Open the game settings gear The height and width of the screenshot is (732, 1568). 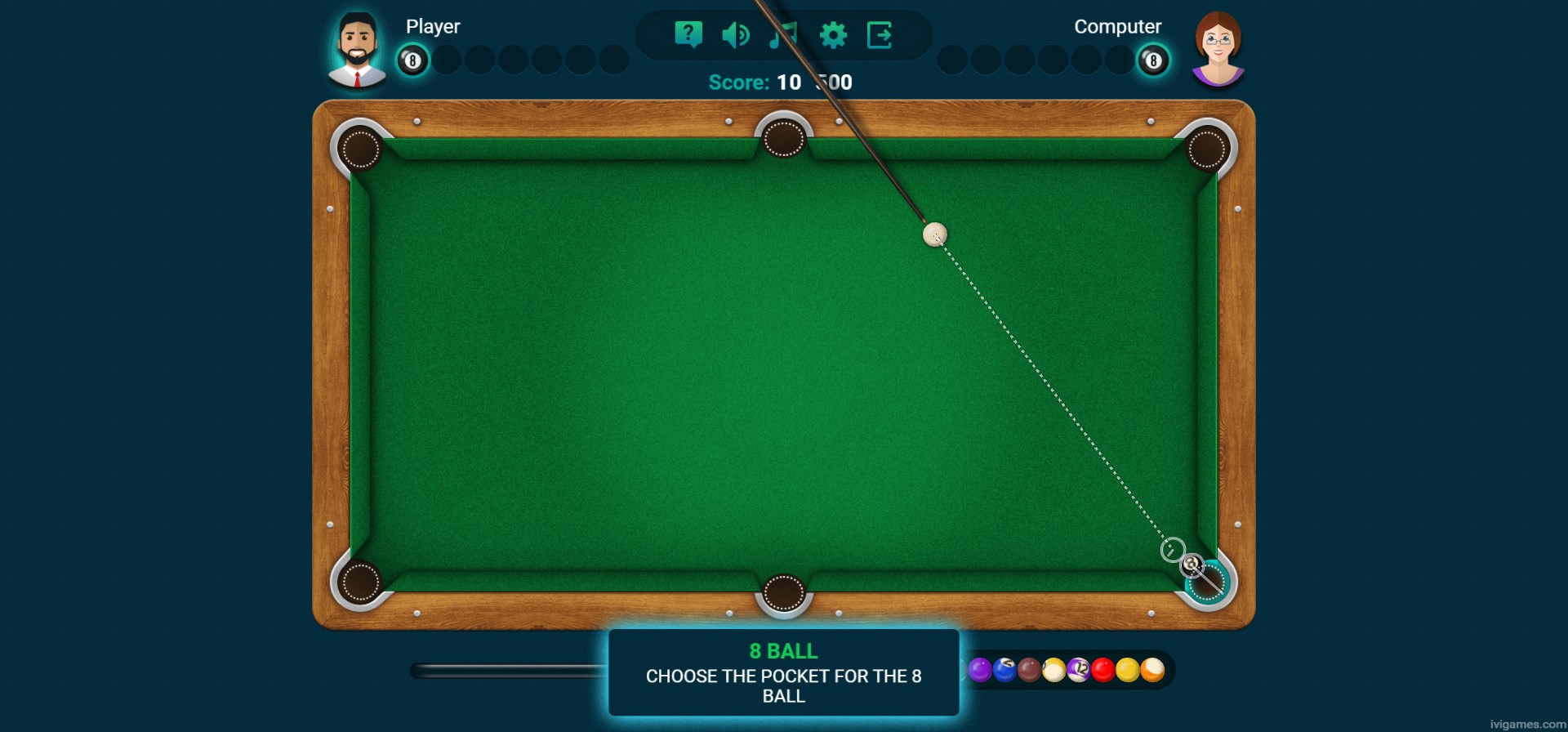click(x=832, y=34)
